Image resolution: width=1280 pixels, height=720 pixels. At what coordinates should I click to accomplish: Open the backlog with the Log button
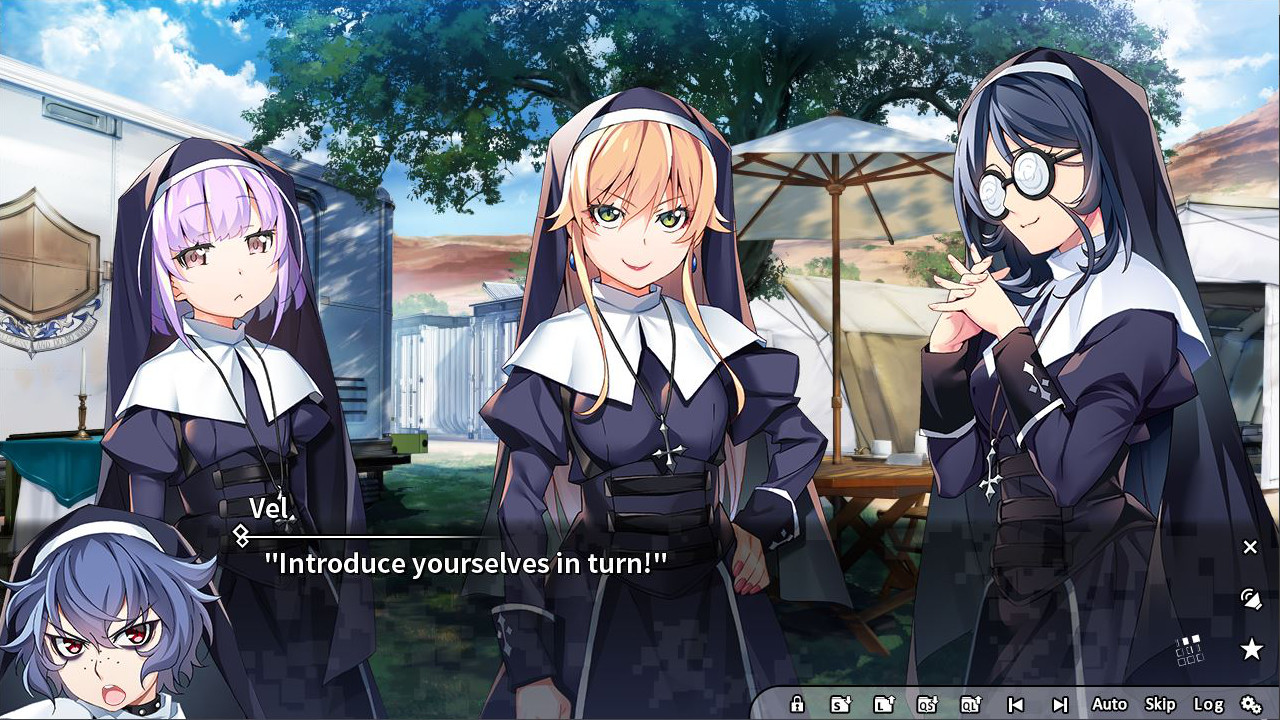point(1210,704)
